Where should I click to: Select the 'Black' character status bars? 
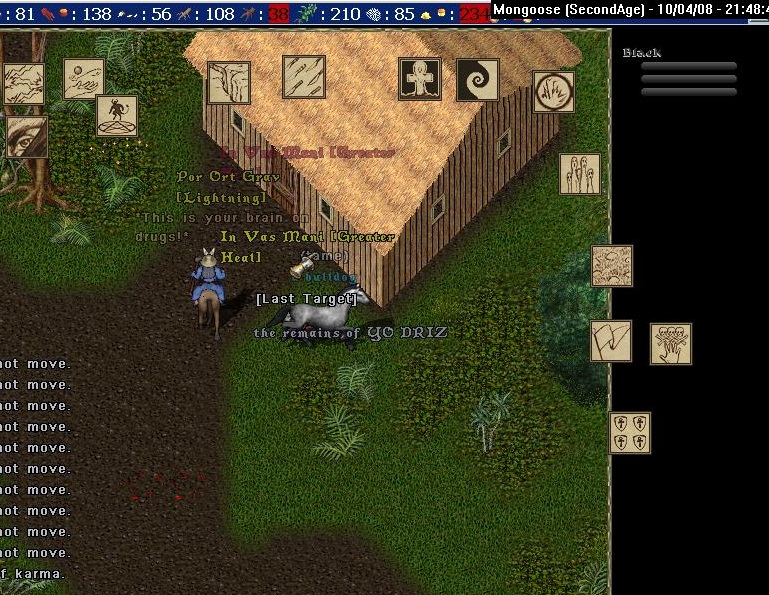point(688,78)
